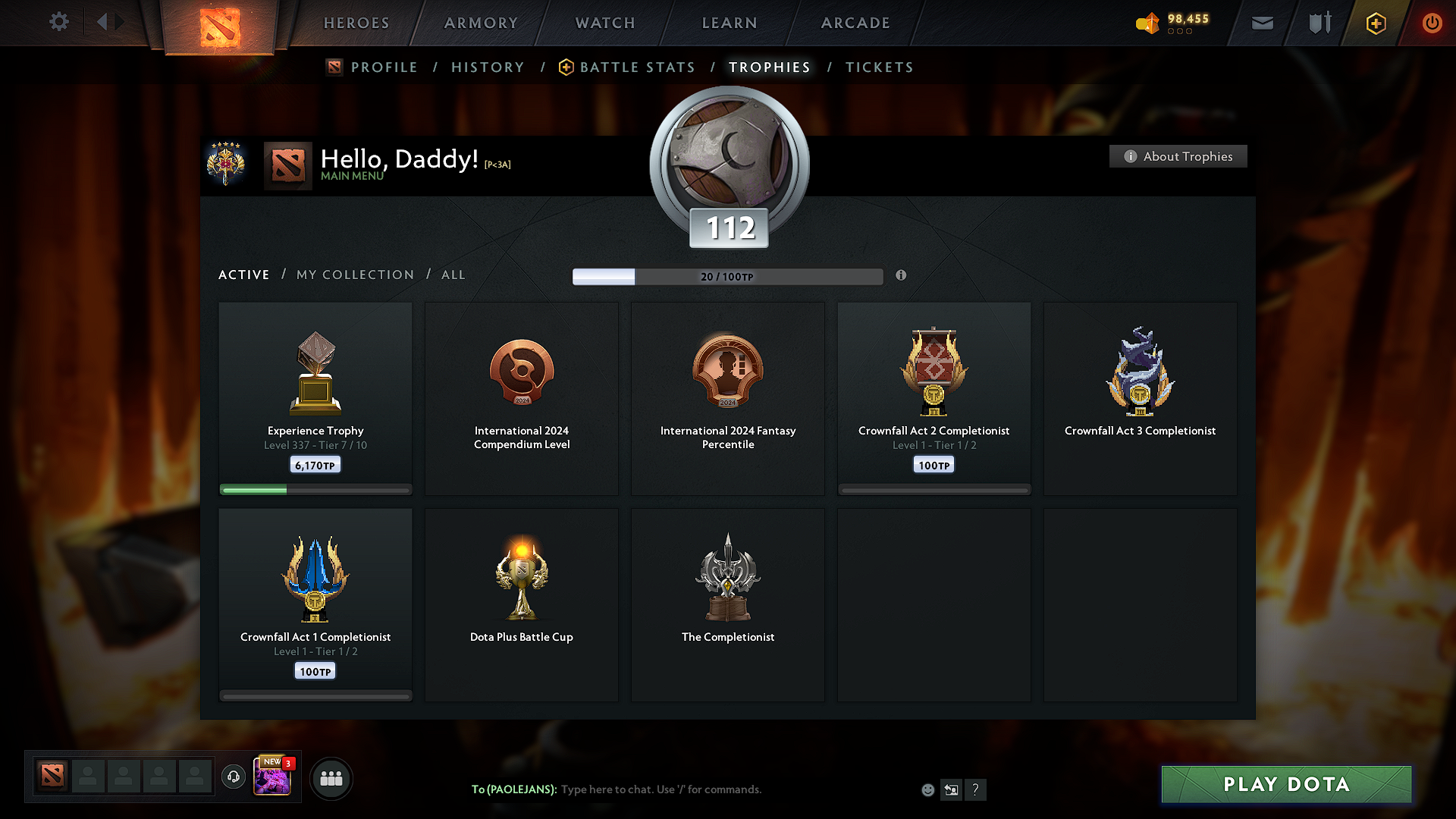The height and width of the screenshot is (819, 1456).
Task: Toggle the chat wheel icon
Action: pyautogui.click(x=951, y=789)
